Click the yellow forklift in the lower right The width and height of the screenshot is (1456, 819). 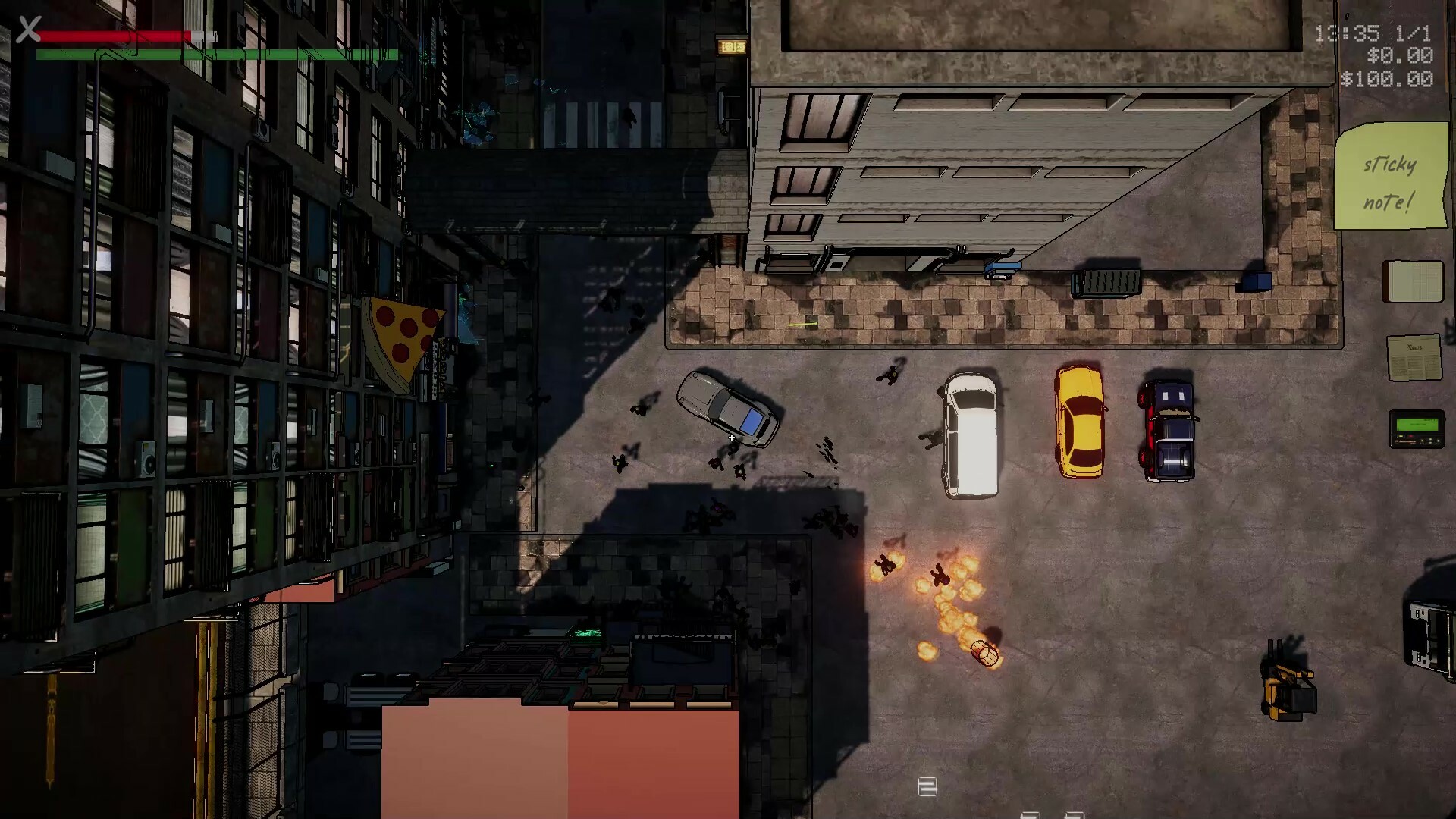tap(1289, 690)
